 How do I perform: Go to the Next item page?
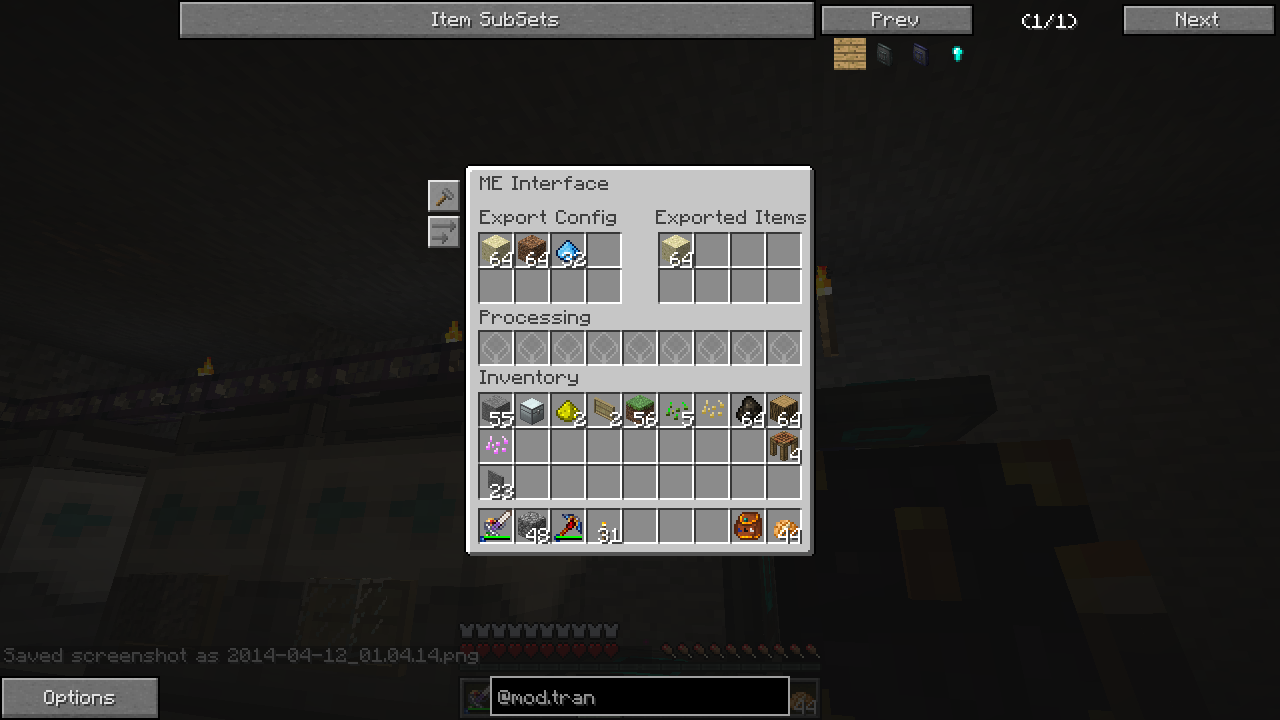1197,20
